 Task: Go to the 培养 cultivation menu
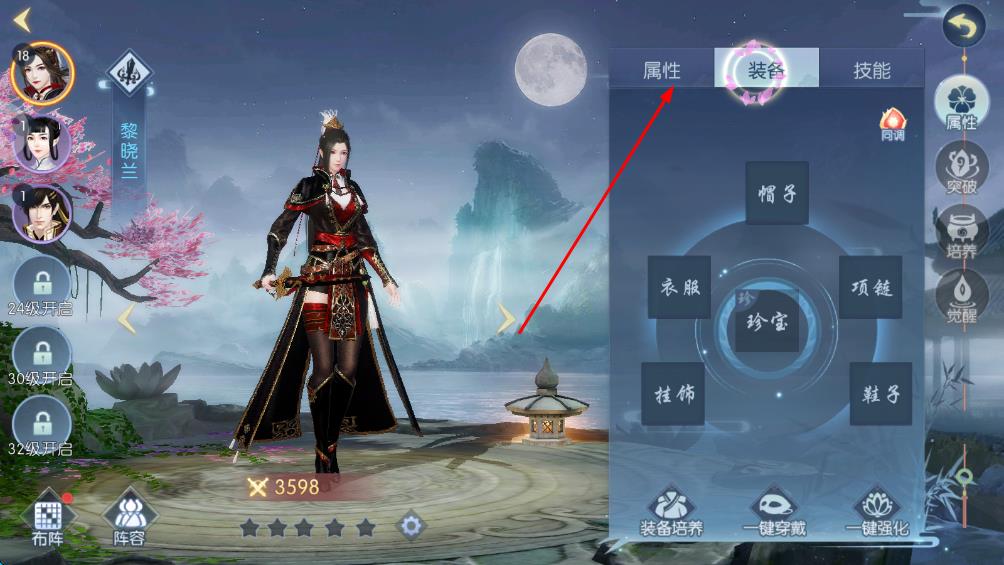click(x=961, y=234)
